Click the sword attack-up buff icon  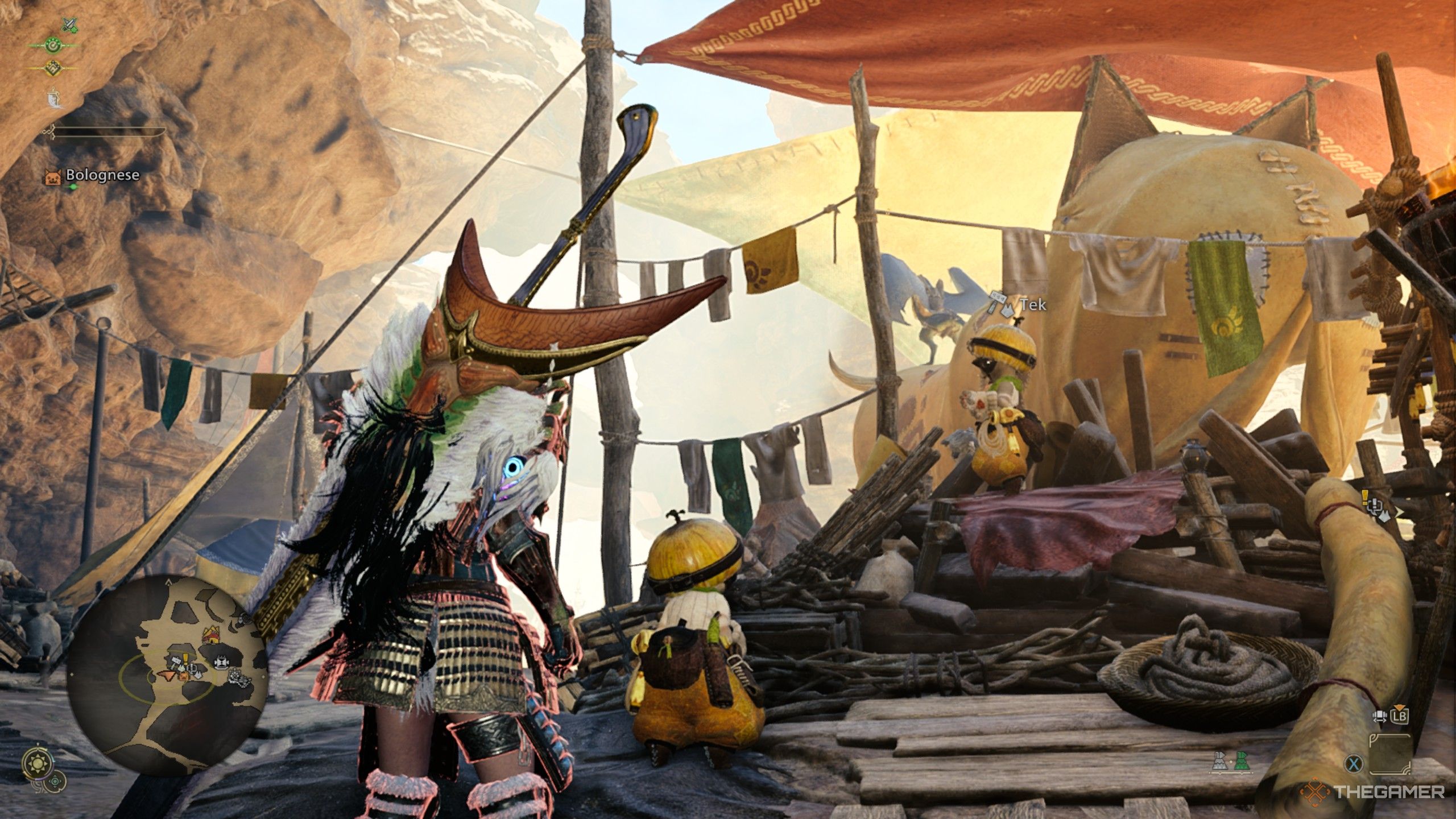(69, 25)
